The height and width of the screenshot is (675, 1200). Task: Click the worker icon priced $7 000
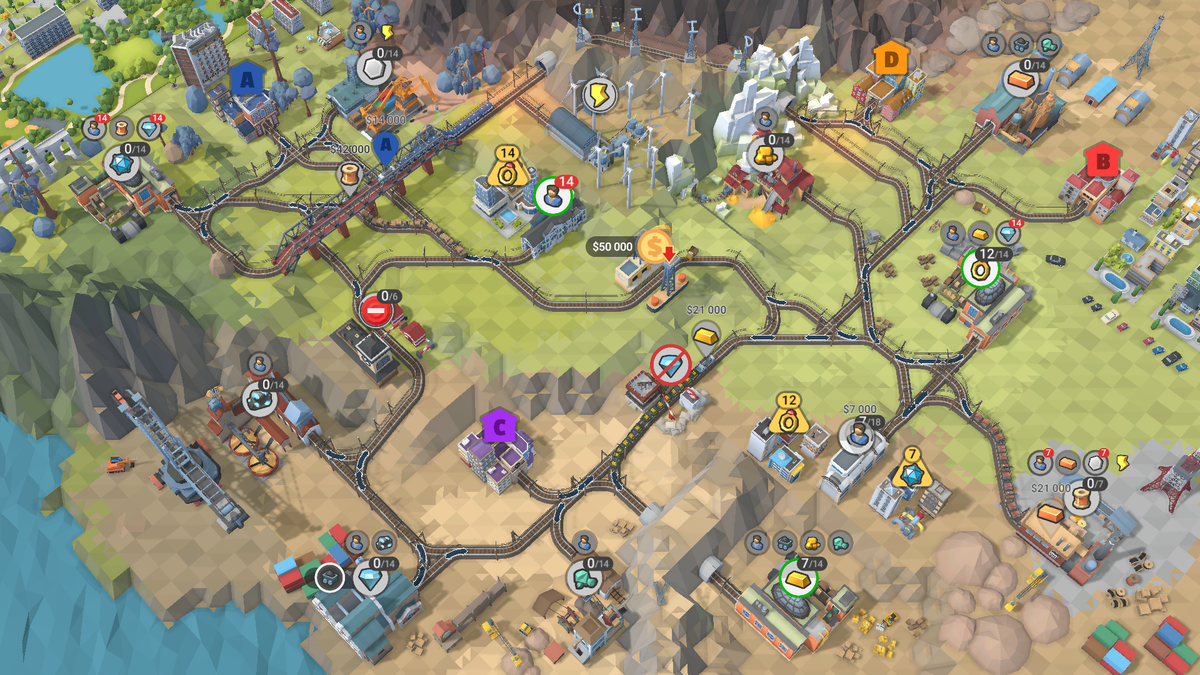coord(856,435)
